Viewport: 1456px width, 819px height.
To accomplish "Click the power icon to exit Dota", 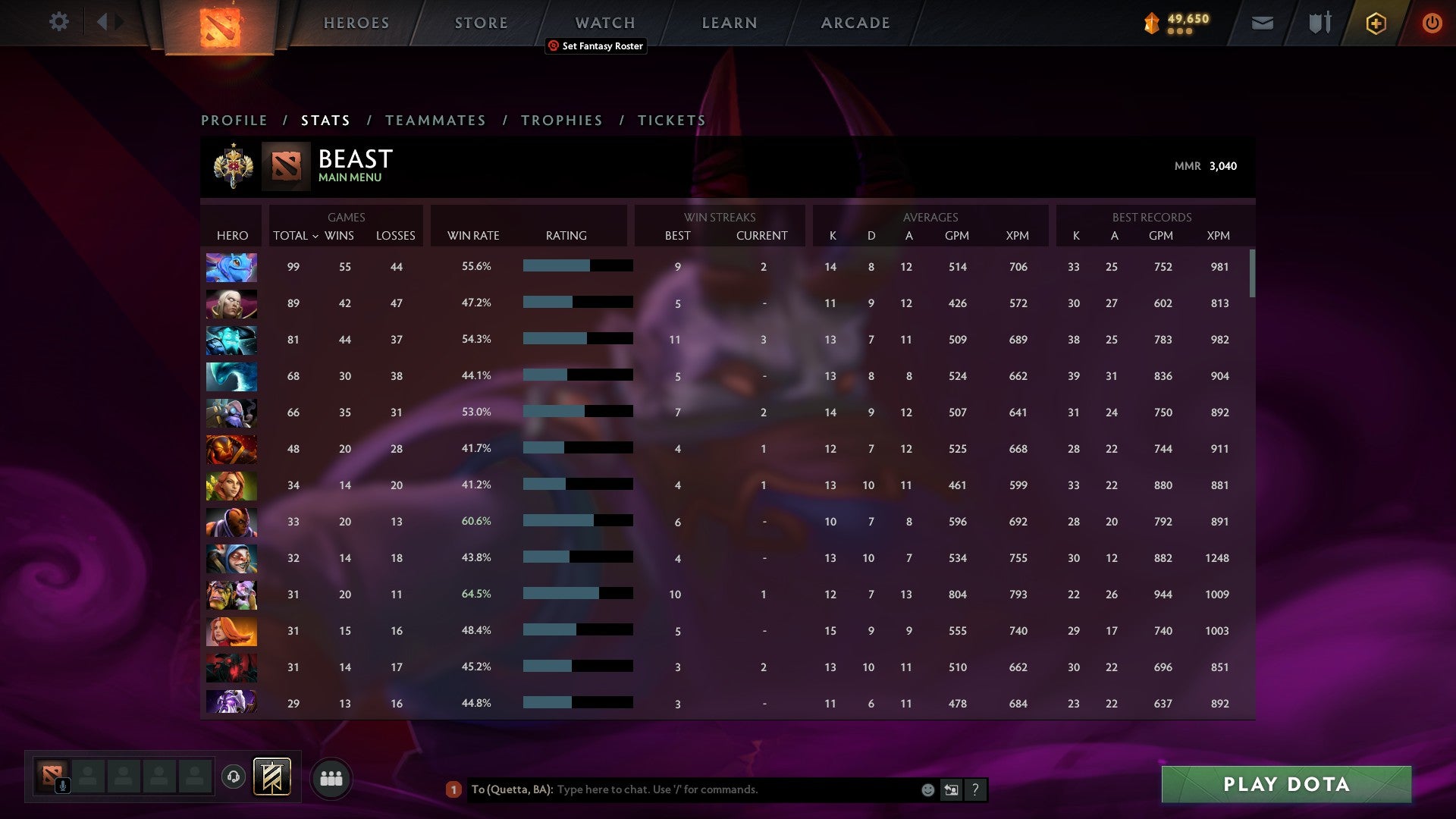I will pyautogui.click(x=1432, y=23).
